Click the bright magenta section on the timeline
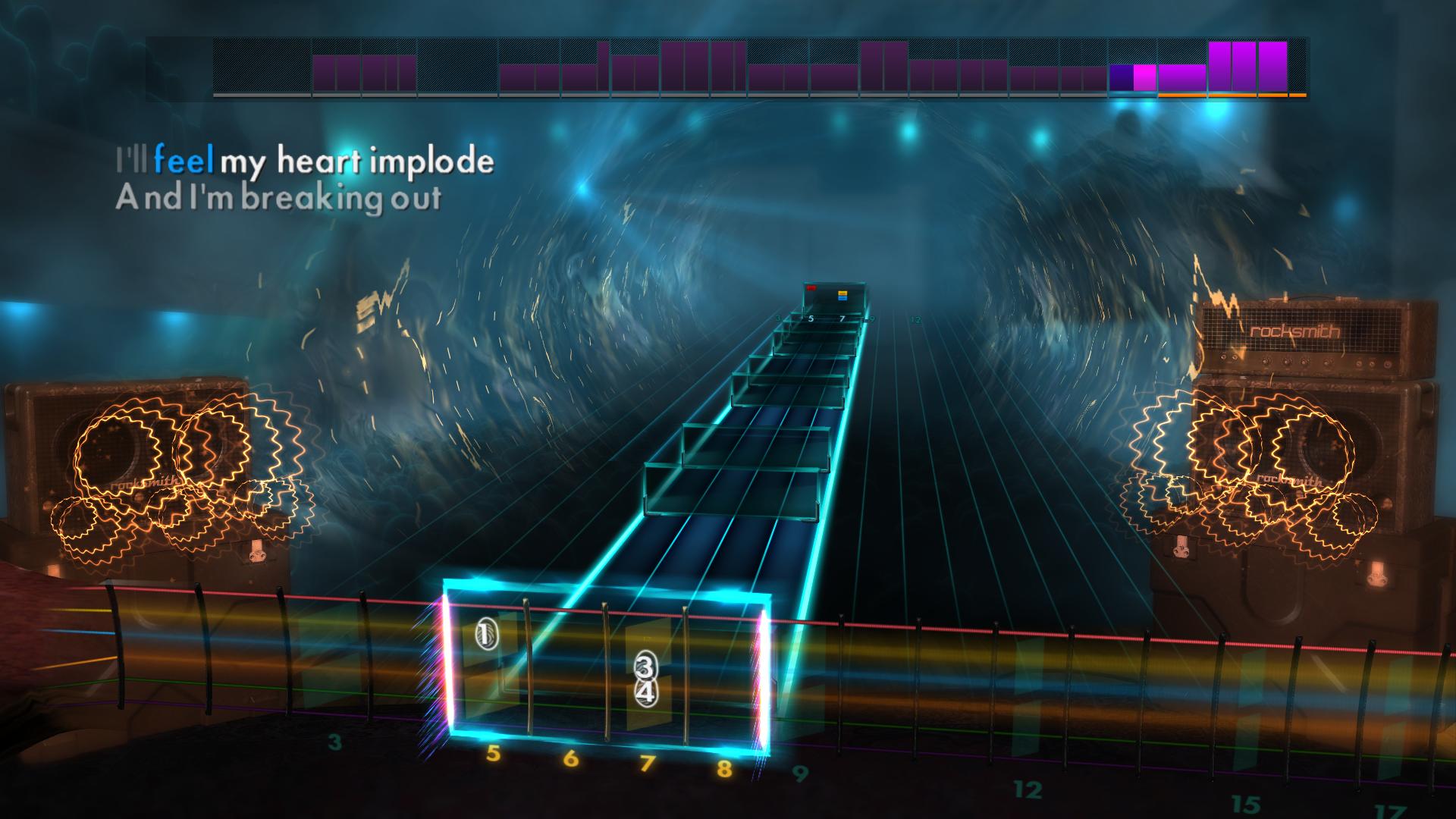 click(x=1144, y=78)
